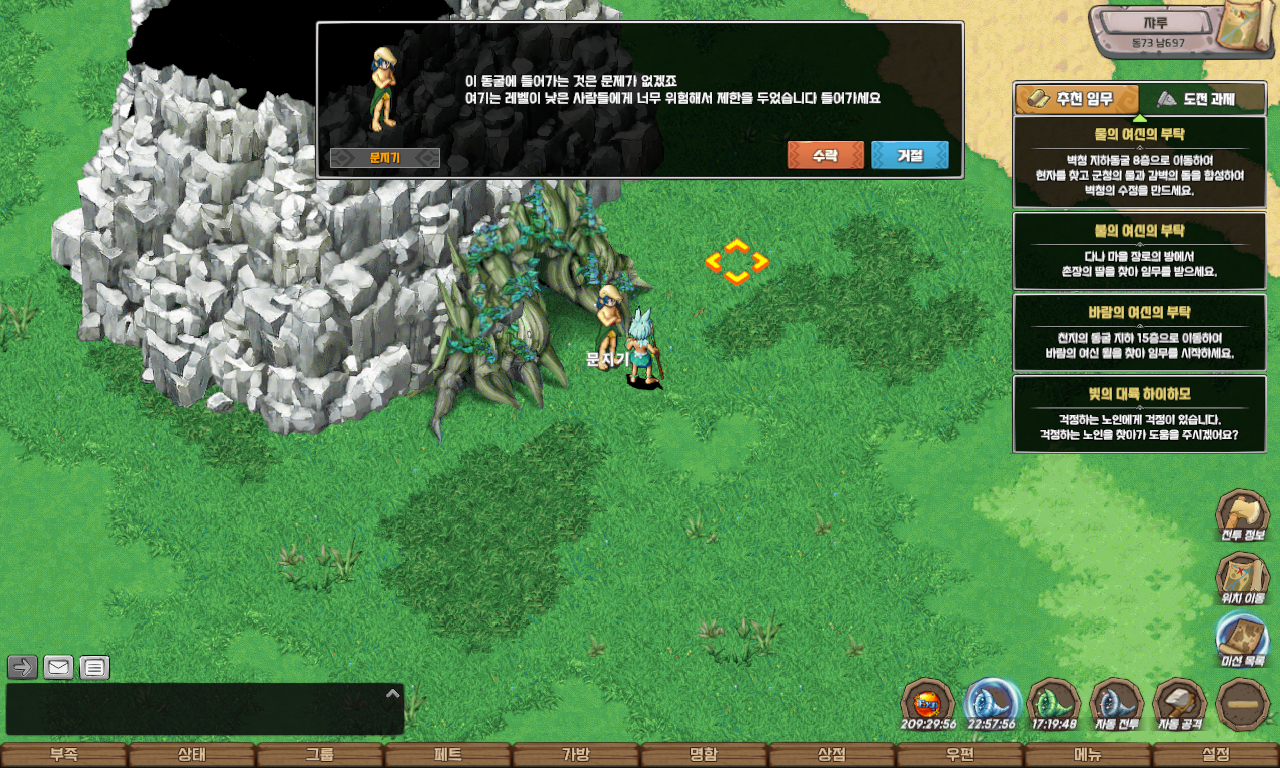1280x768 pixels.
Task: Decline the dialogue with 거절
Action: (x=909, y=155)
